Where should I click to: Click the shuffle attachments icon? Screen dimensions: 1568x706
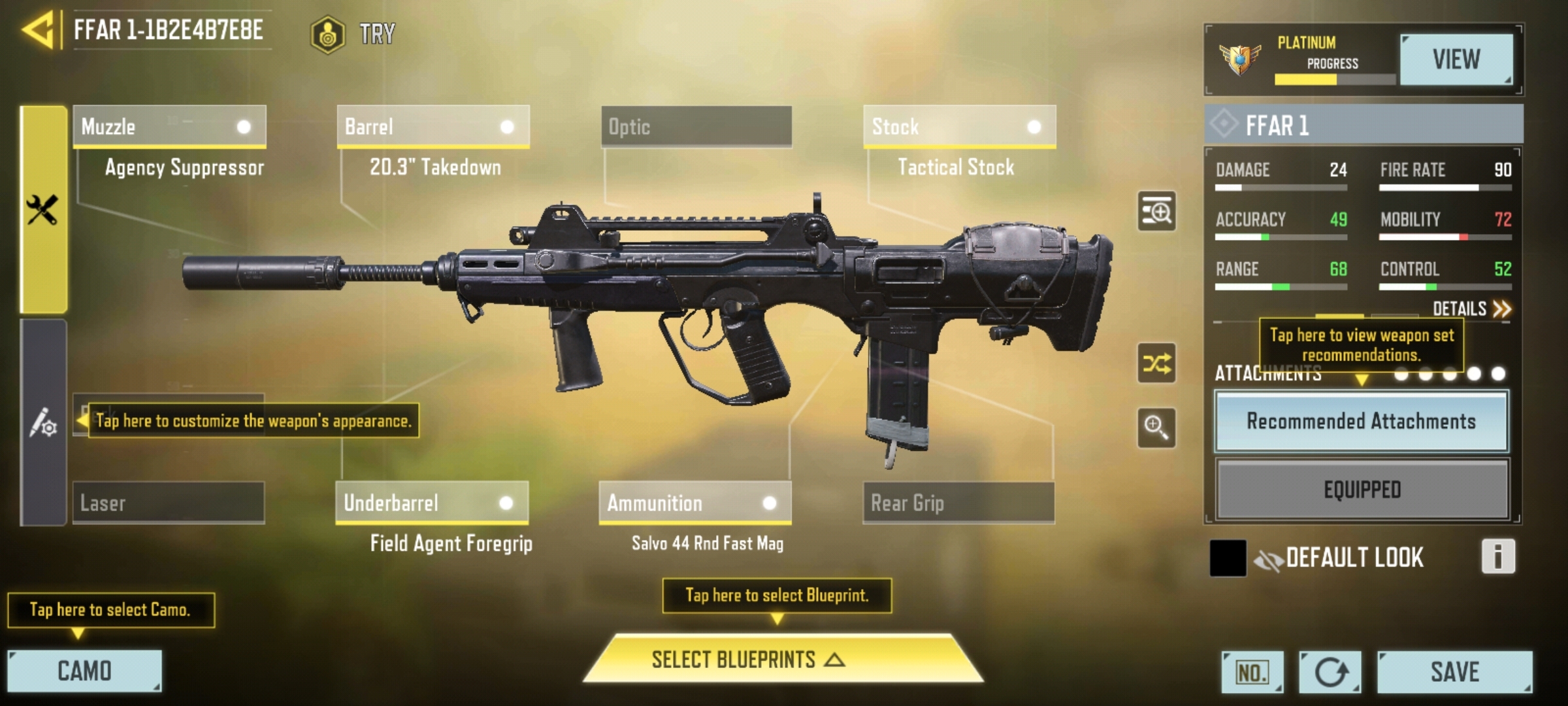coord(1156,363)
